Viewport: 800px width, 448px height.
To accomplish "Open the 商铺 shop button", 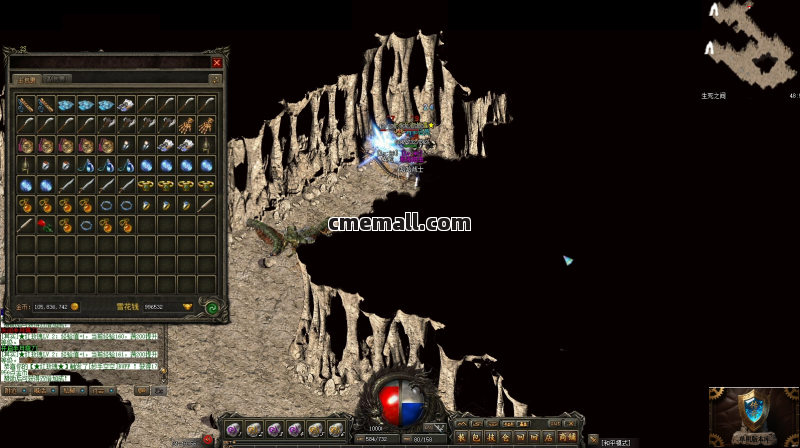I will (567, 437).
